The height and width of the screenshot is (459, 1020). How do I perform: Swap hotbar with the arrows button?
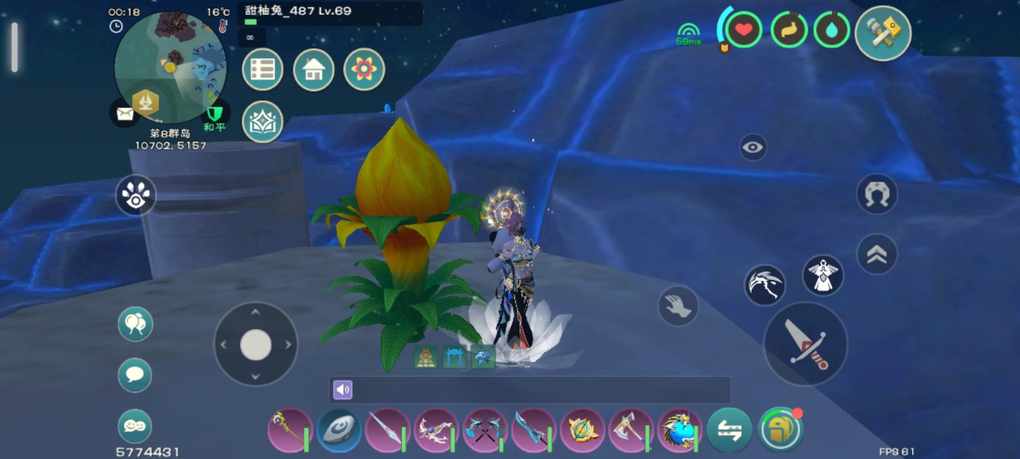click(729, 430)
